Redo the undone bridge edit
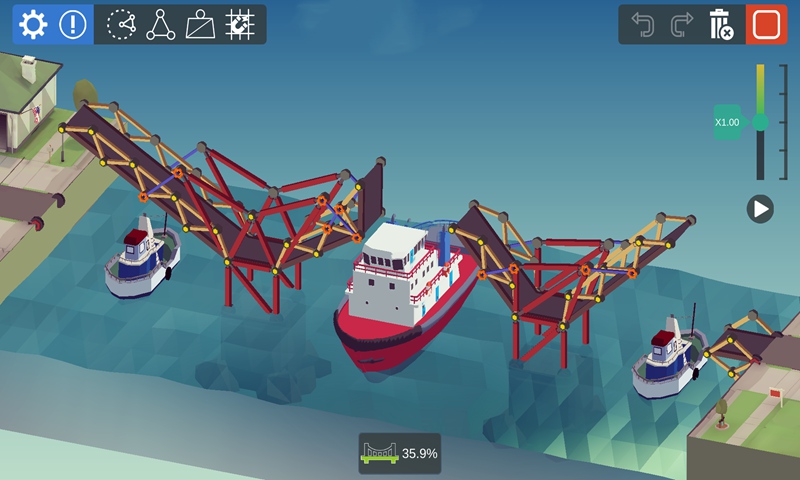The height and width of the screenshot is (480, 800). [x=682, y=25]
